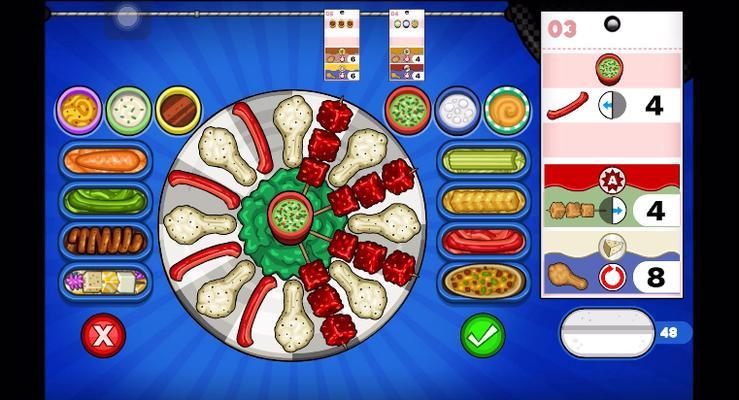The width and height of the screenshot is (739, 400).
Task: Click the red X reset button
Action: tap(103, 336)
